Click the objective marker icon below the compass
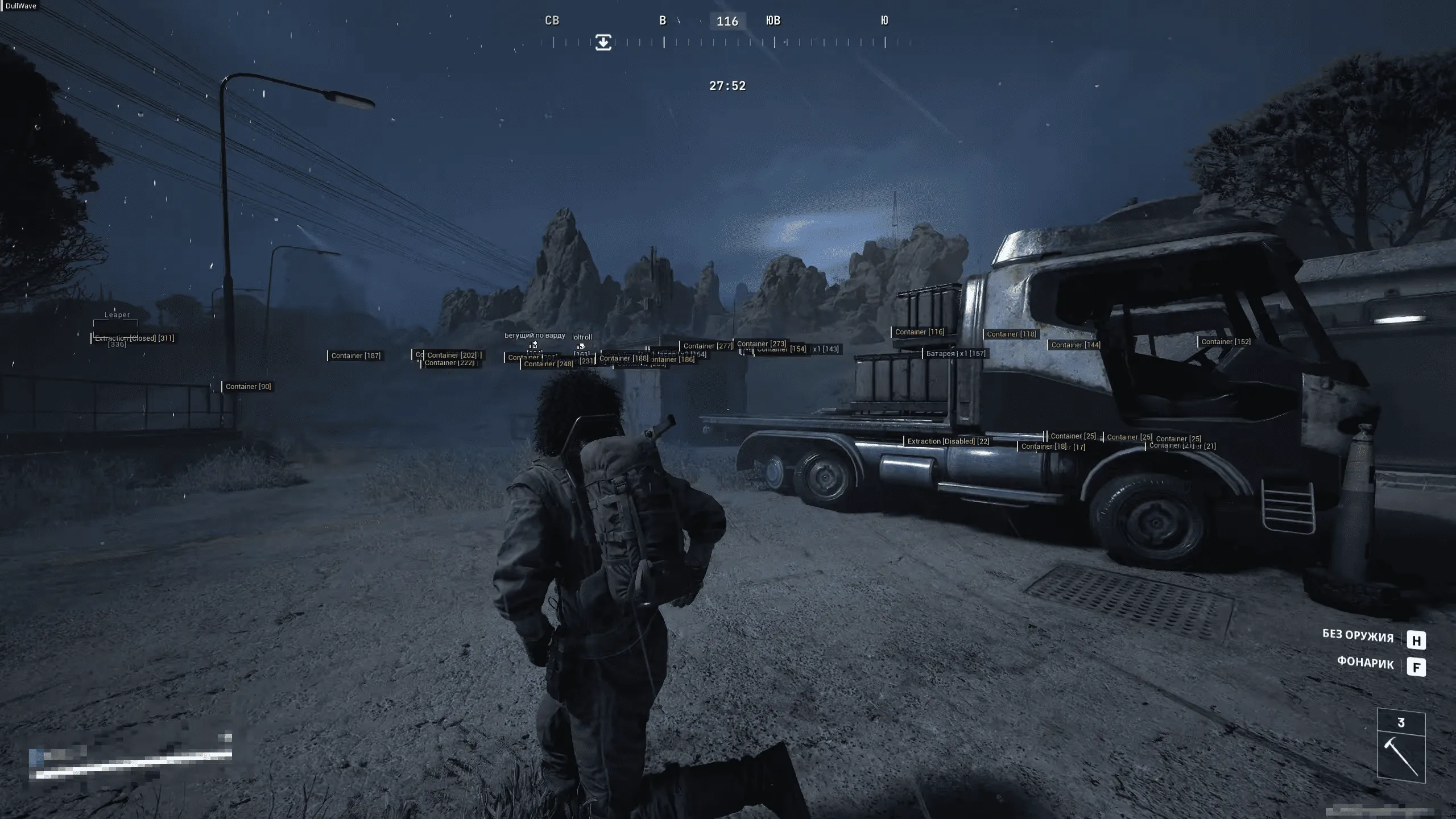The image size is (1456, 819). [603, 42]
